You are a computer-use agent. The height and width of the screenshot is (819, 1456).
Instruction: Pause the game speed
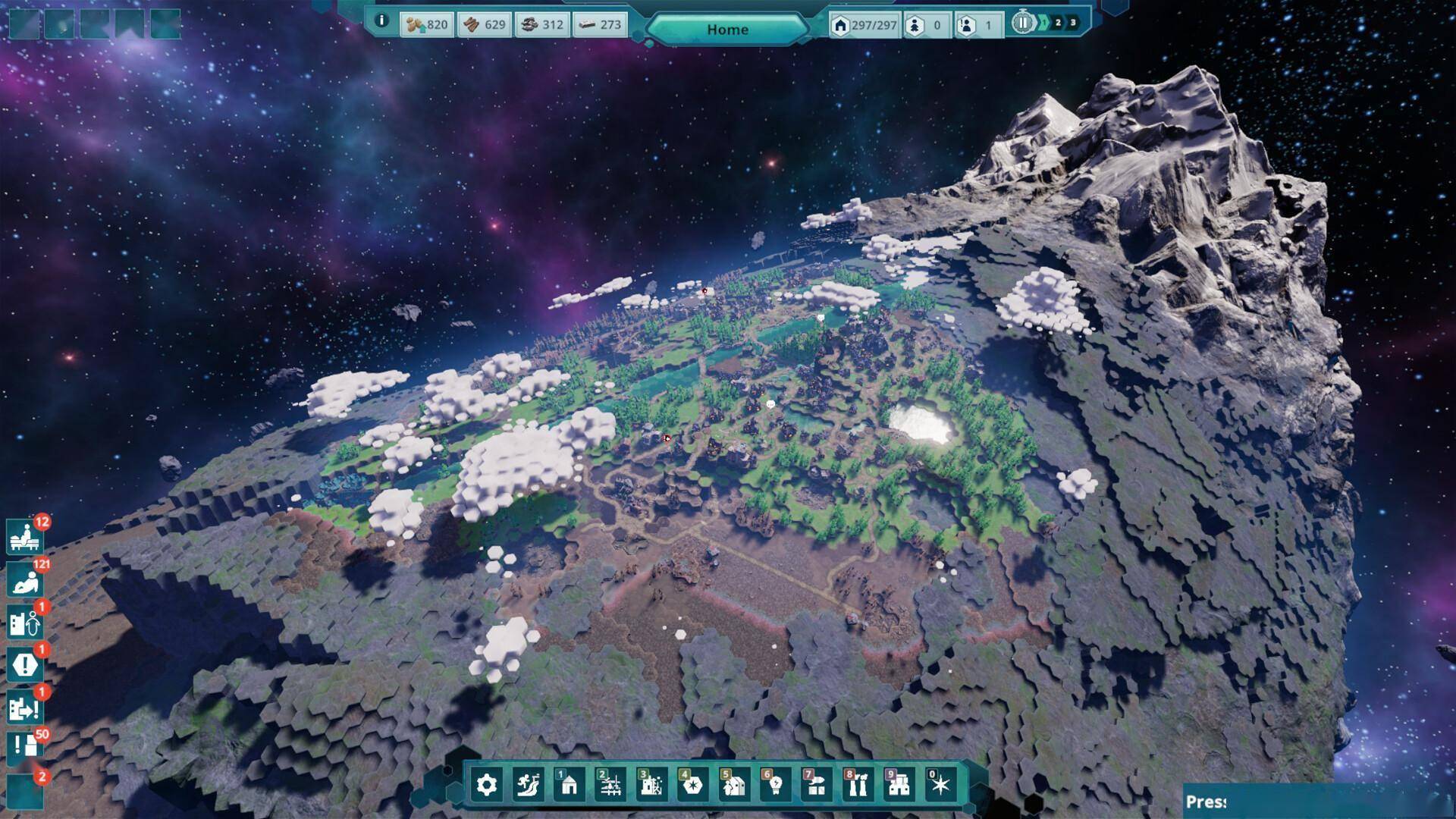[1022, 23]
